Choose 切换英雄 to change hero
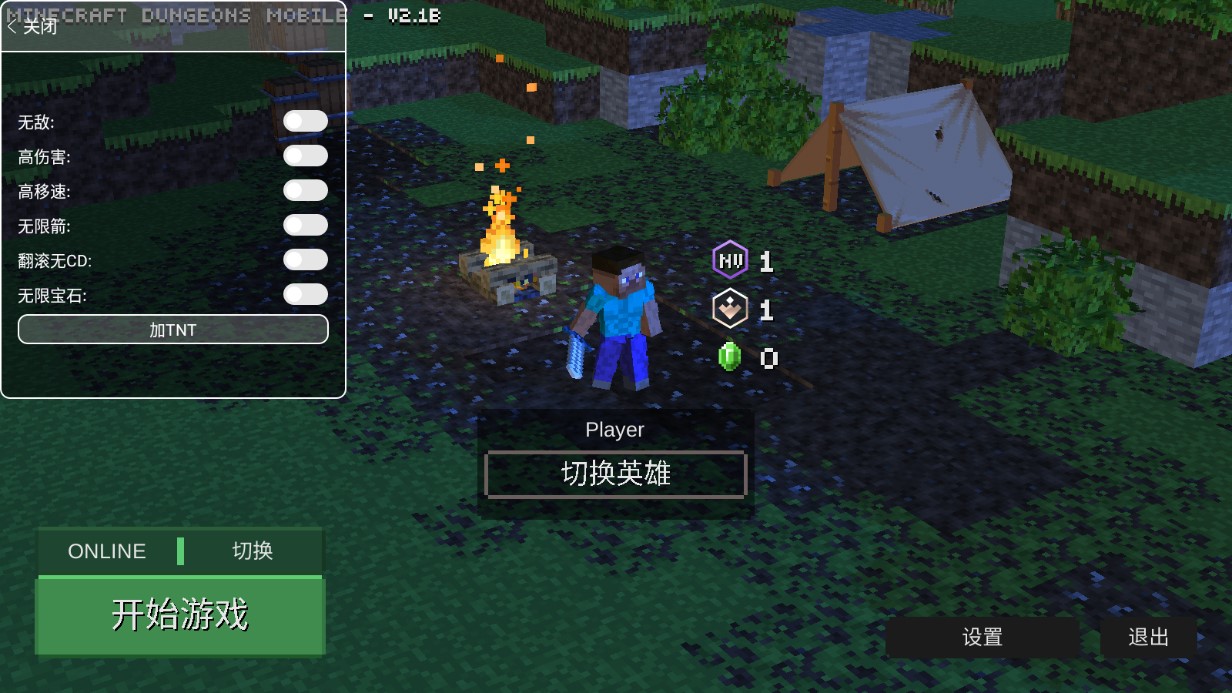Image resolution: width=1232 pixels, height=693 pixels. [x=615, y=474]
